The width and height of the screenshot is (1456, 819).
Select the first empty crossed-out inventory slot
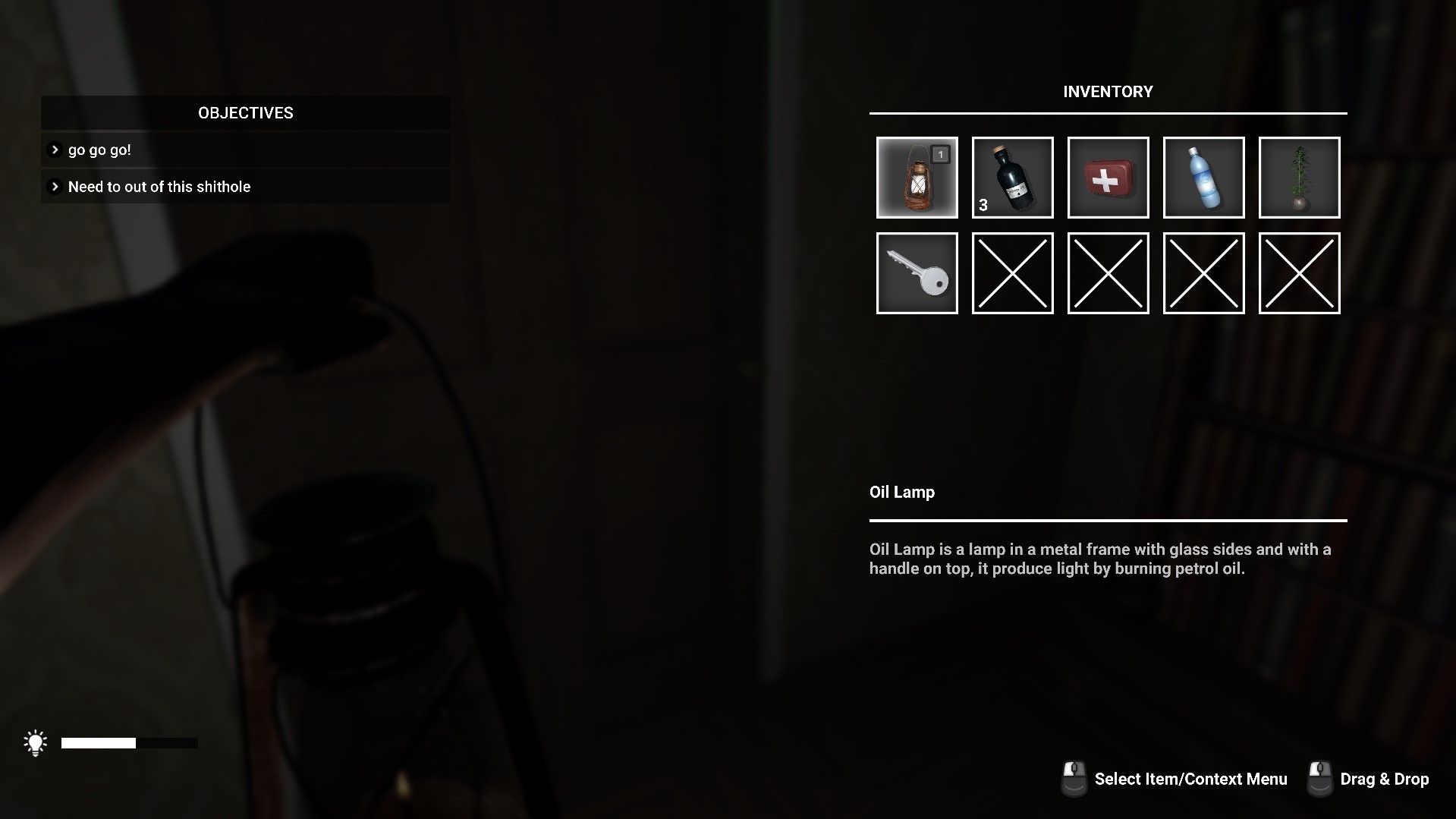pyautogui.click(x=1012, y=273)
